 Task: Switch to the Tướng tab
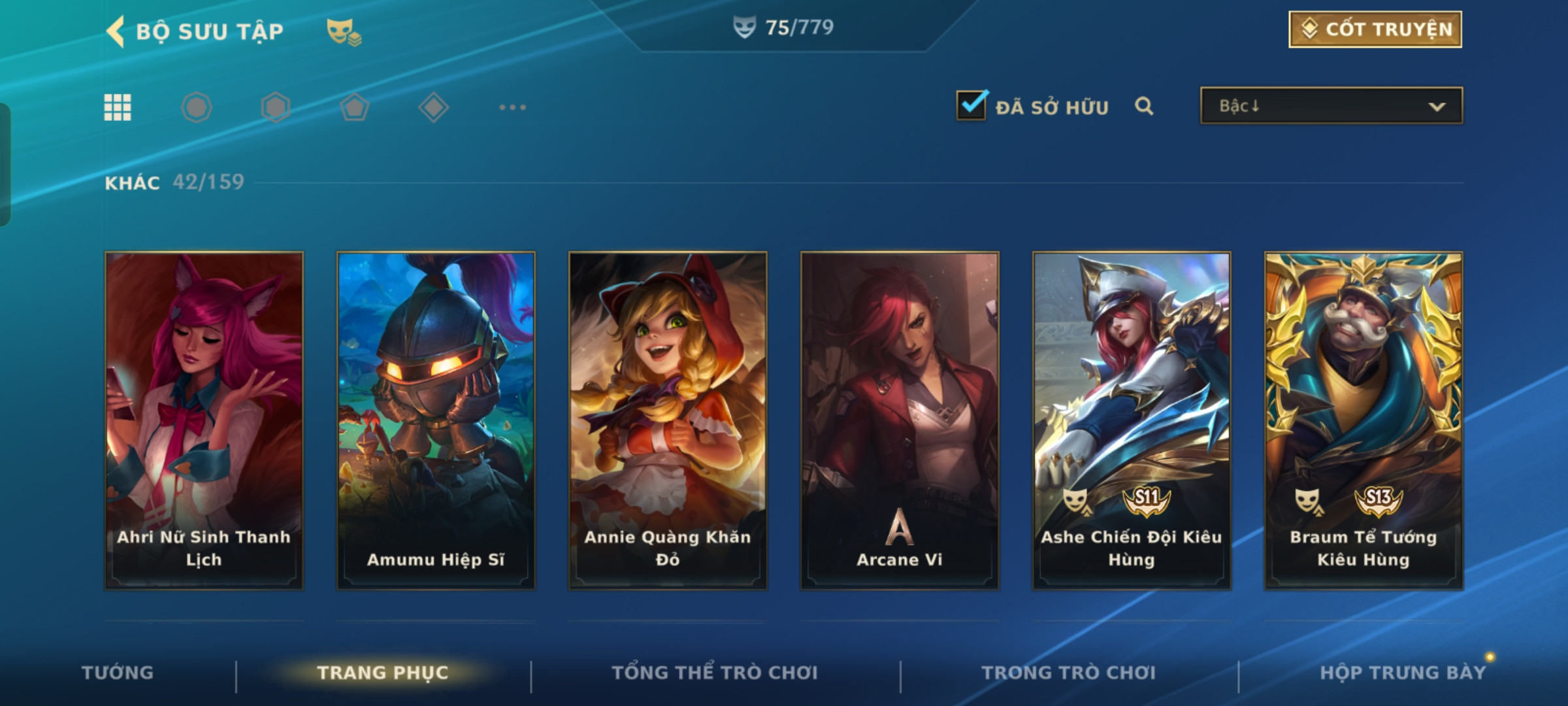pyautogui.click(x=118, y=673)
